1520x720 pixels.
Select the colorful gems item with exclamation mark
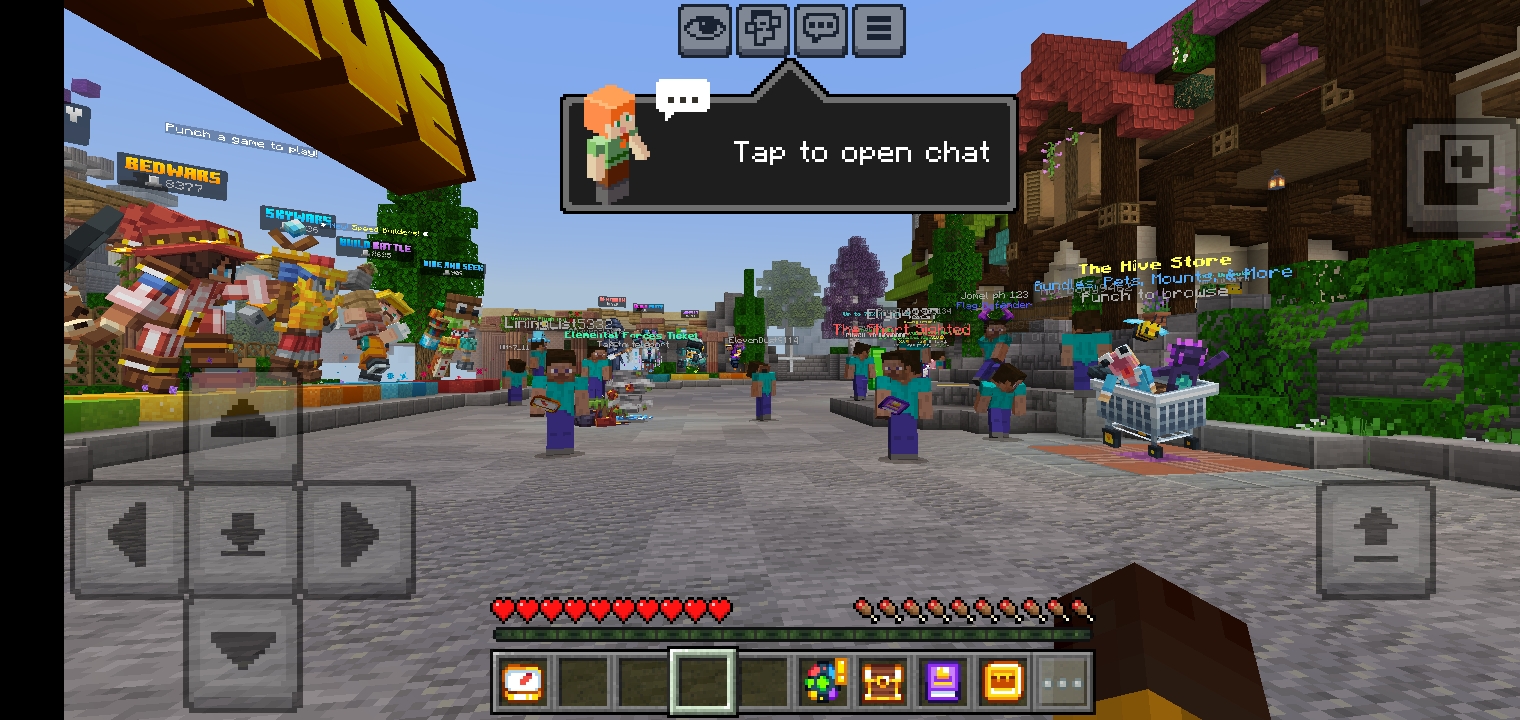click(824, 683)
